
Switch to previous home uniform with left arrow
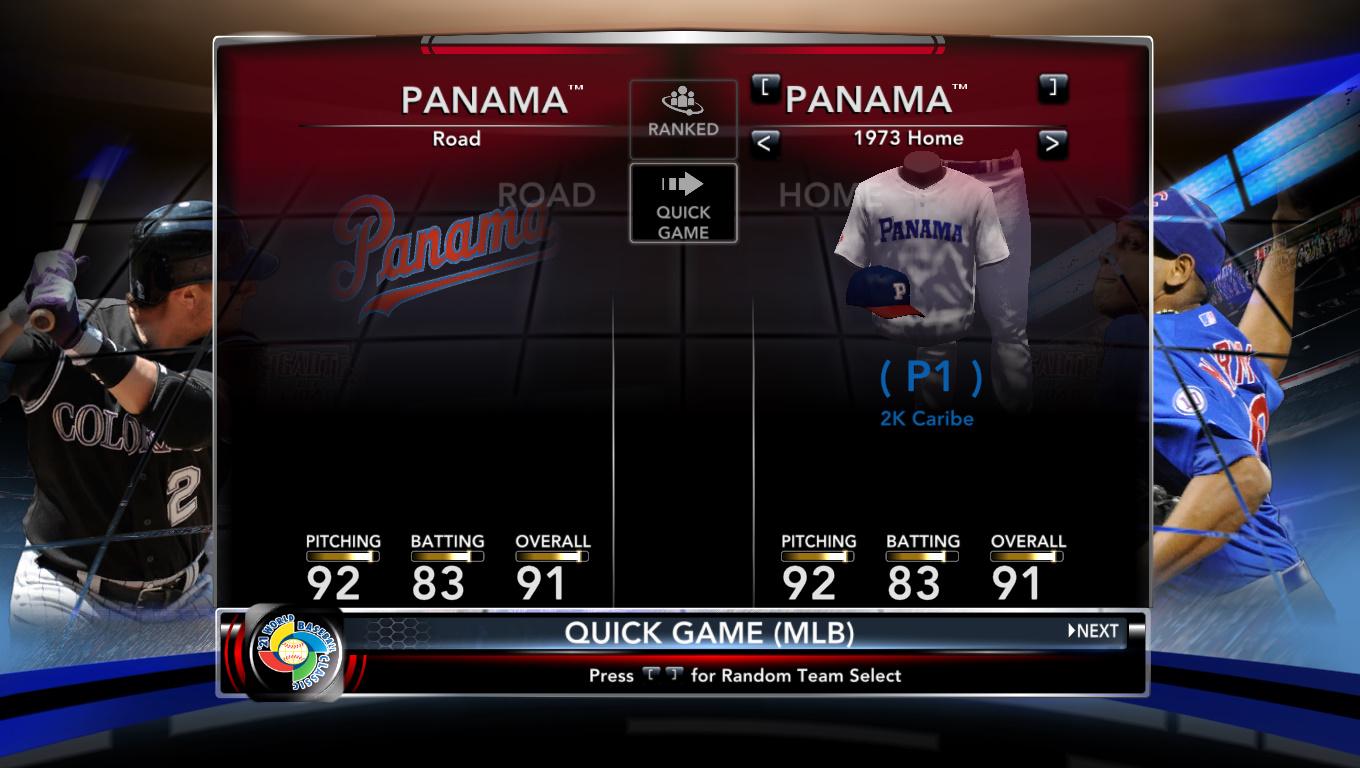coord(765,143)
